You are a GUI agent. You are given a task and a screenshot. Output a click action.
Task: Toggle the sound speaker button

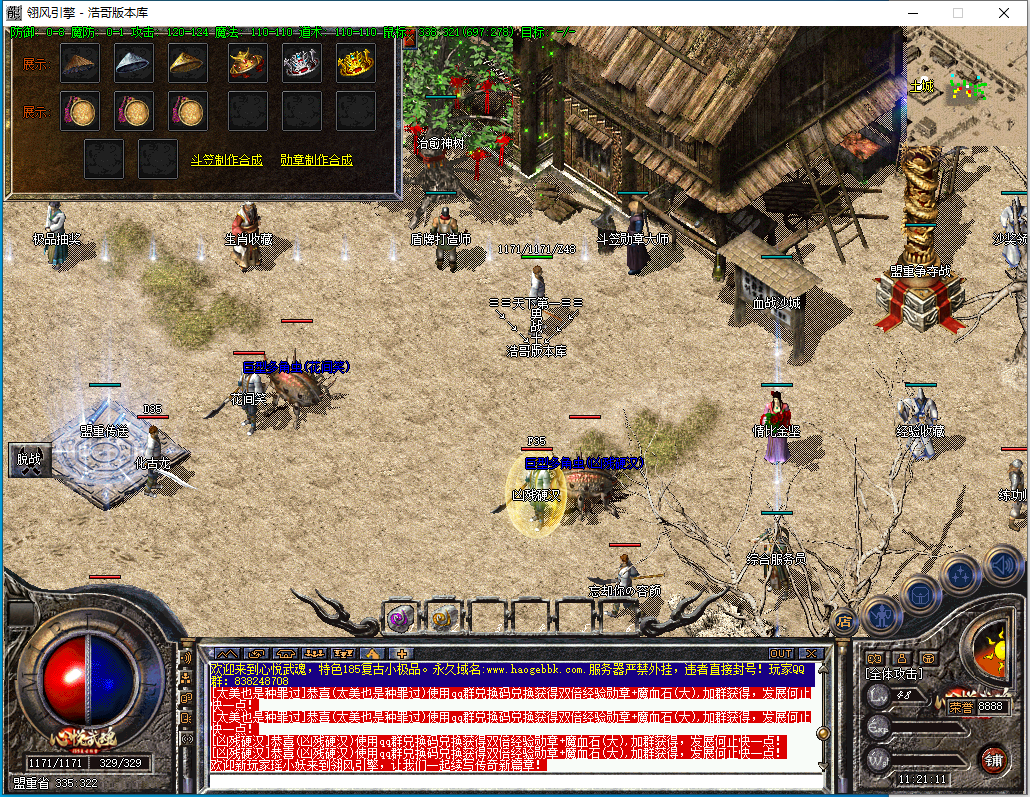pos(1003,565)
